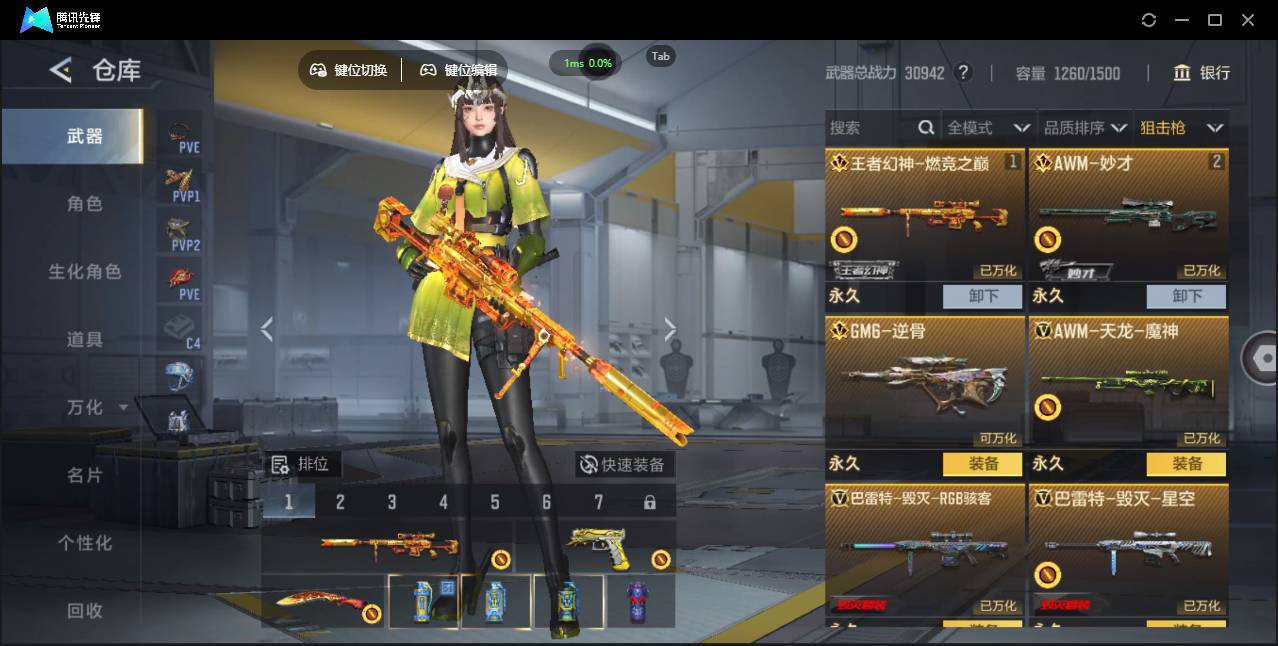Select the 道具 category tab
Image resolution: width=1278 pixels, height=646 pixels.
(x=85, y=340)
